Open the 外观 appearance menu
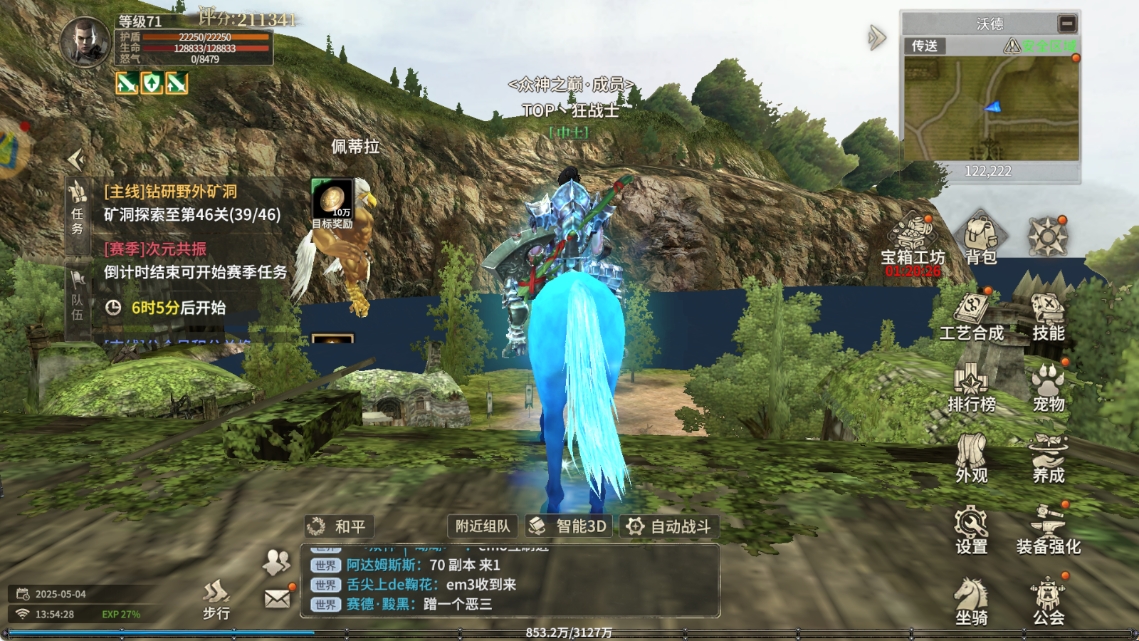The height and width of the screenshot is (641, 1139). 971,458
